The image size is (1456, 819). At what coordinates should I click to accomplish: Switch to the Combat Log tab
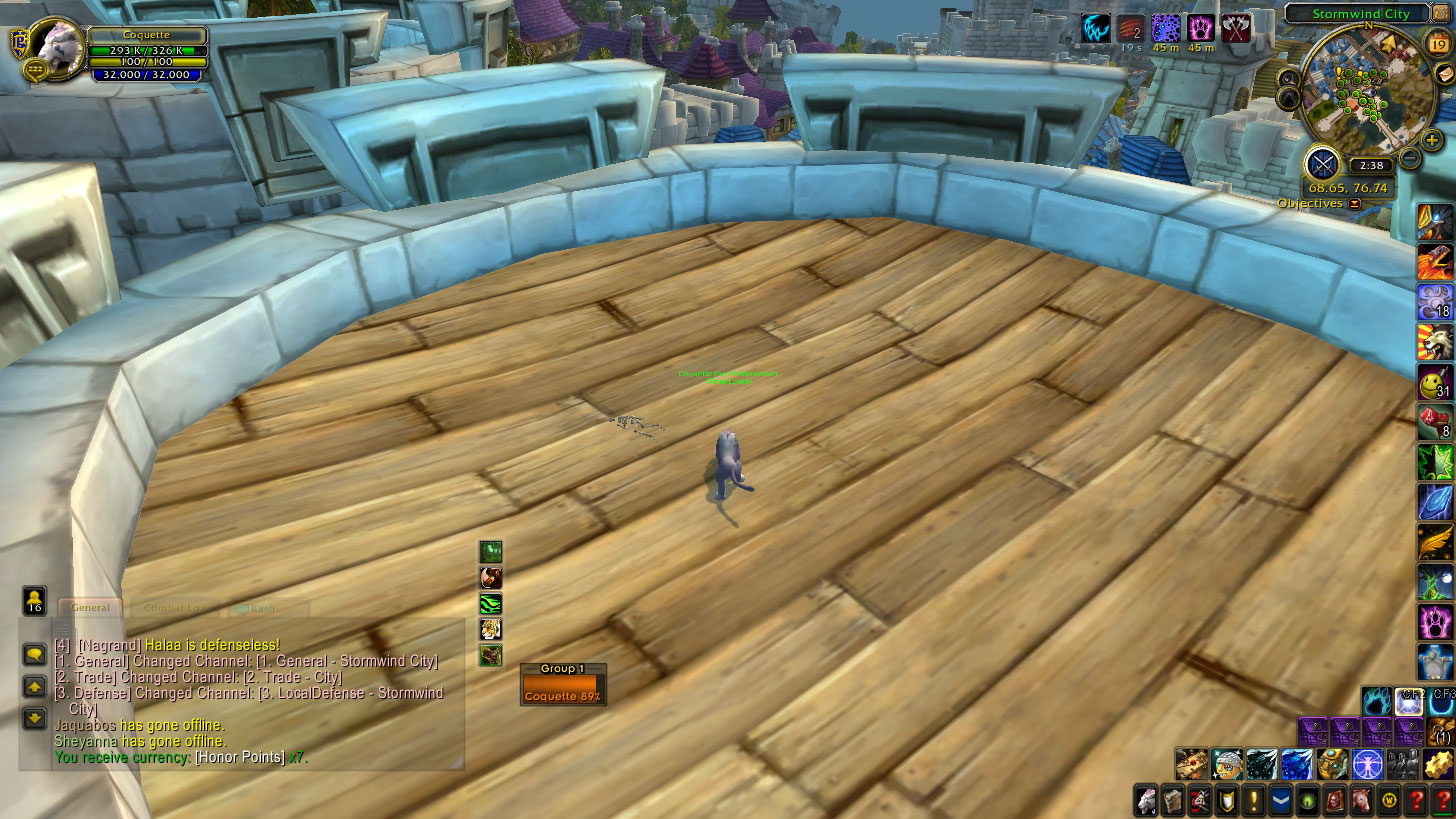click(175, 607)
